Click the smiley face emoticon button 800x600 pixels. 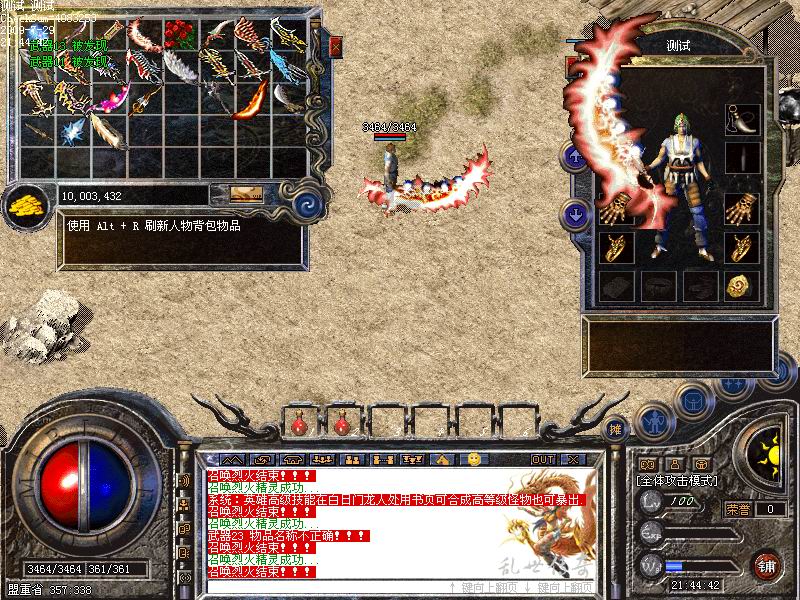click(473, 459)
